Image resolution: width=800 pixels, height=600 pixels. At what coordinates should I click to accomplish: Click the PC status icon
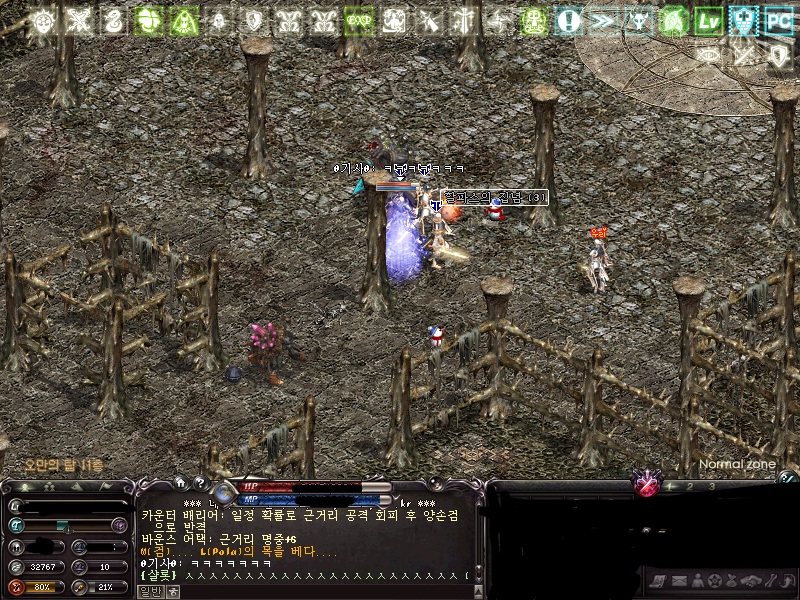[778, 20]
